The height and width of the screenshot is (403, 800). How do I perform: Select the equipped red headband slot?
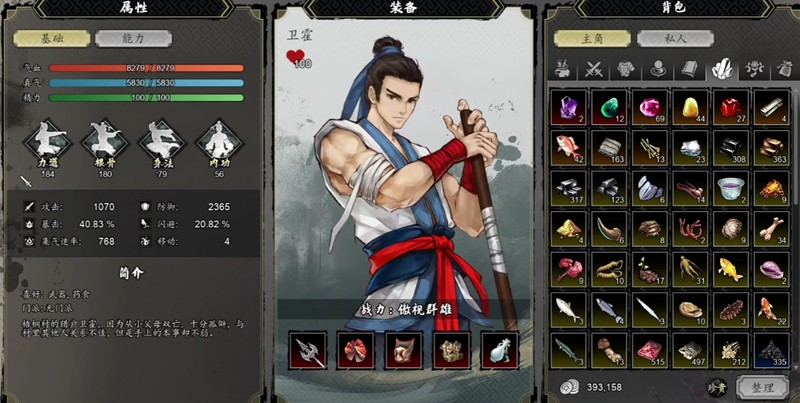[355, 350]
